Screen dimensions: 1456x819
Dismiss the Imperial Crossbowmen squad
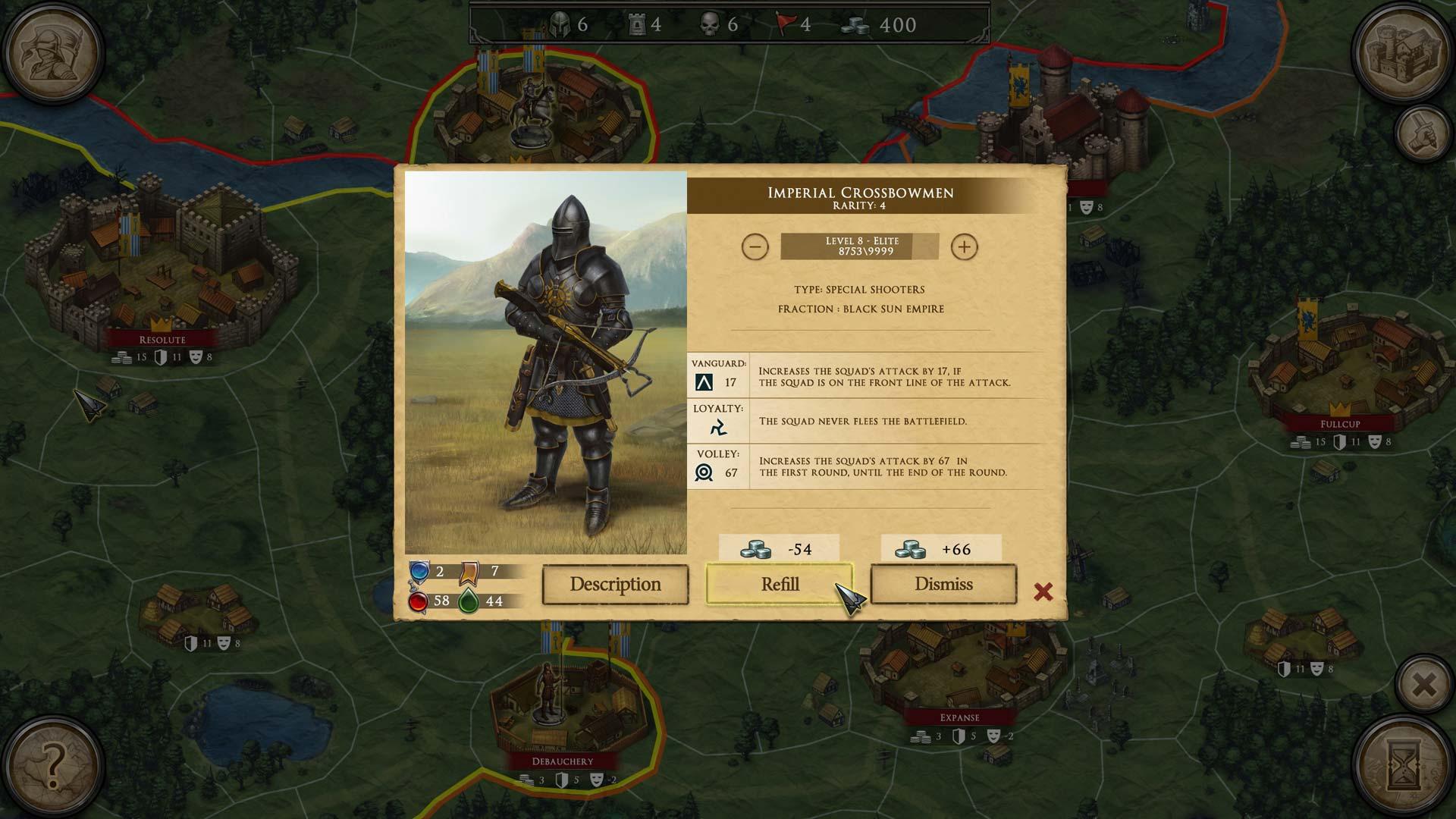click(x=943, y=584)
